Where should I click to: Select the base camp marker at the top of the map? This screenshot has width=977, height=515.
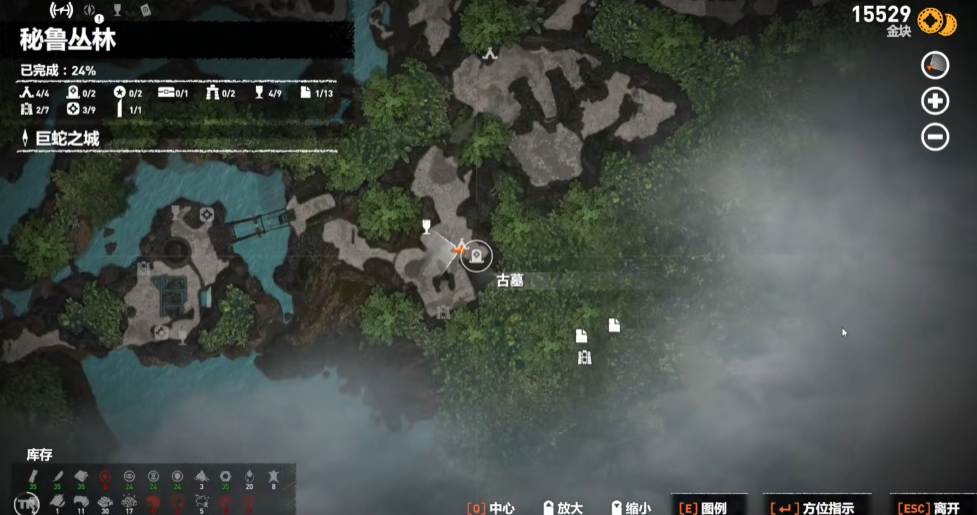click(x=490, y=53)
